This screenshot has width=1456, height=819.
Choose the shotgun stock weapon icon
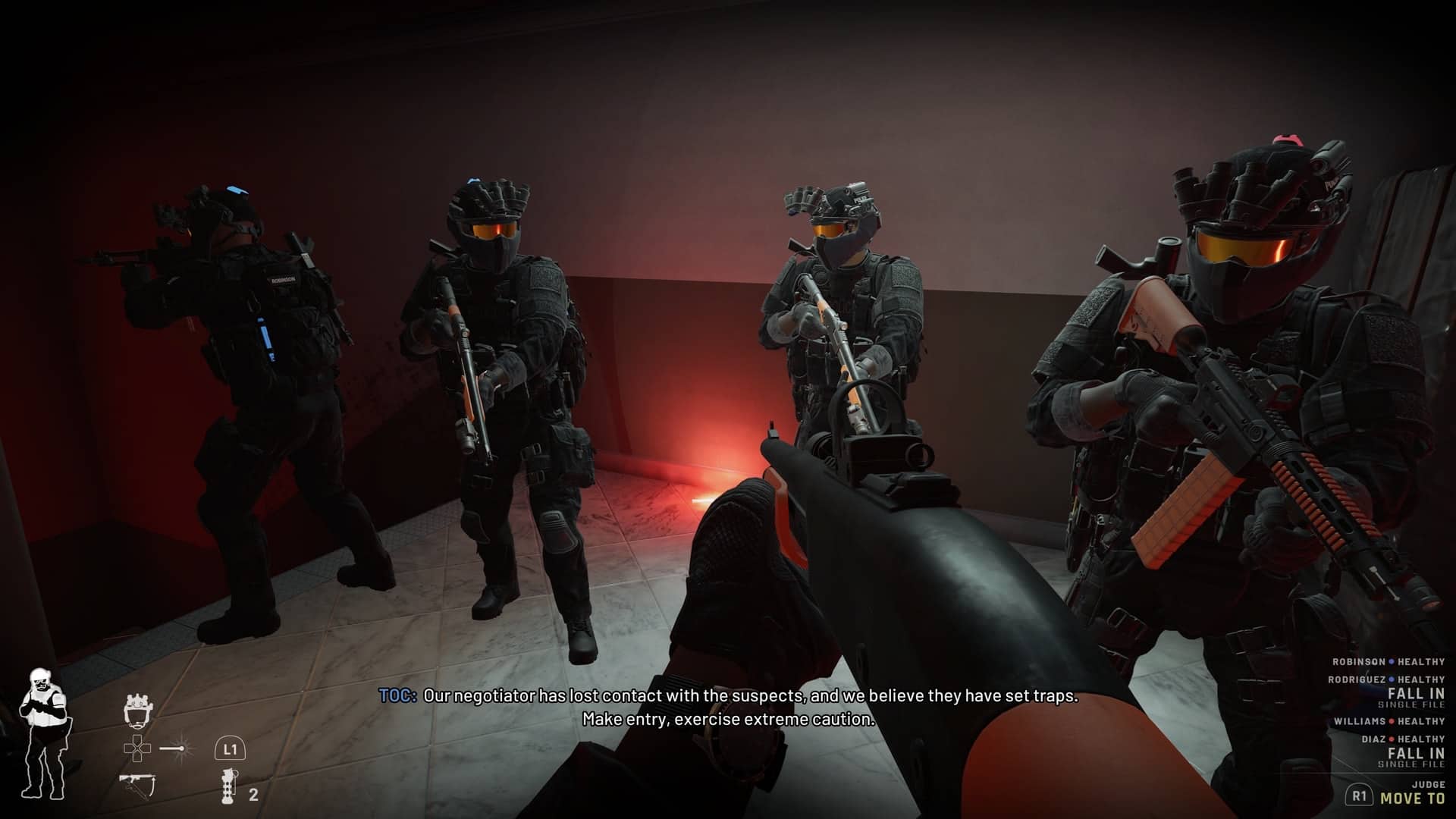(x=137, y=784)
